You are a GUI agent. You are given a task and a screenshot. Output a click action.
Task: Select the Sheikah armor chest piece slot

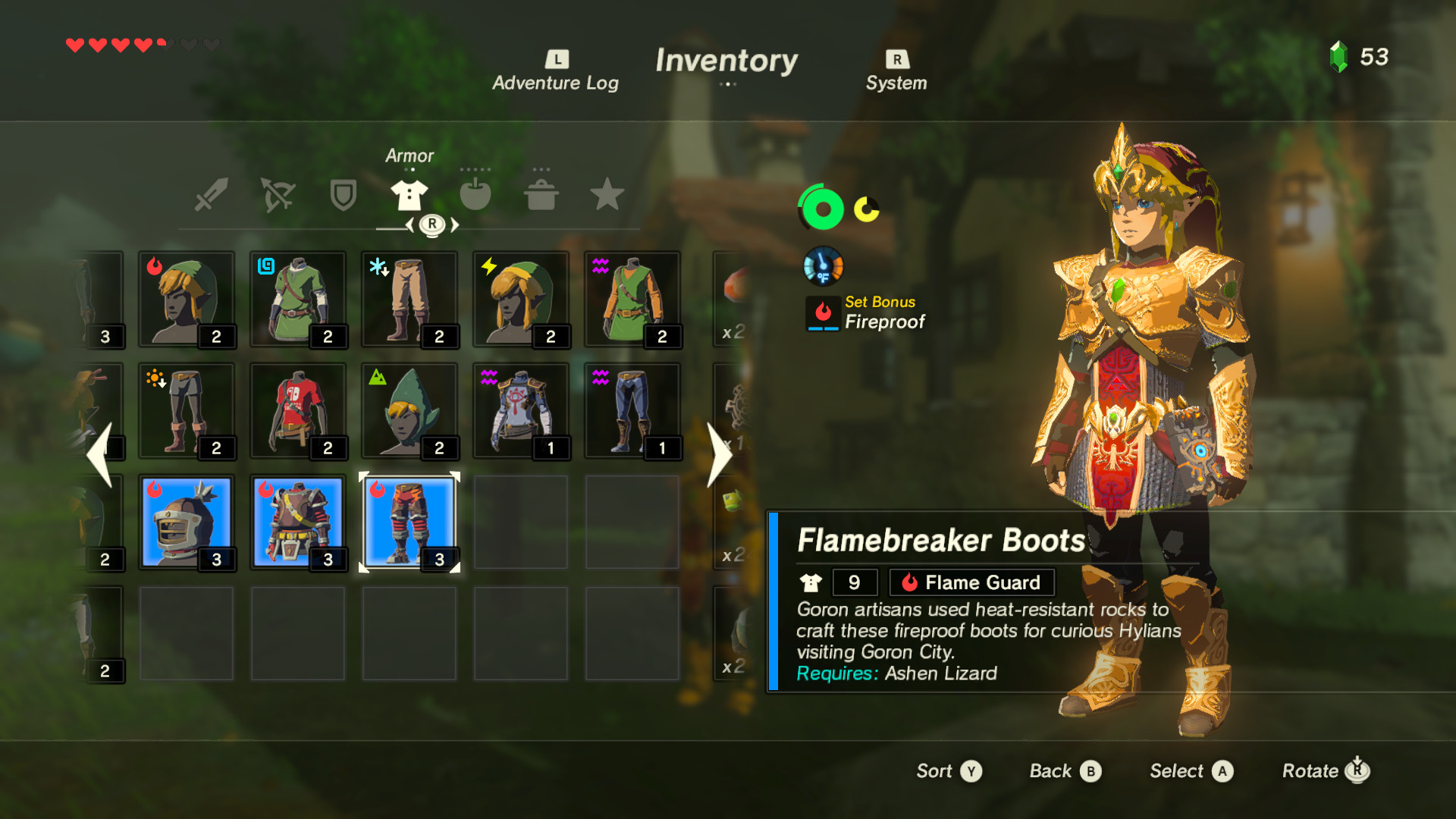[522, 409]
